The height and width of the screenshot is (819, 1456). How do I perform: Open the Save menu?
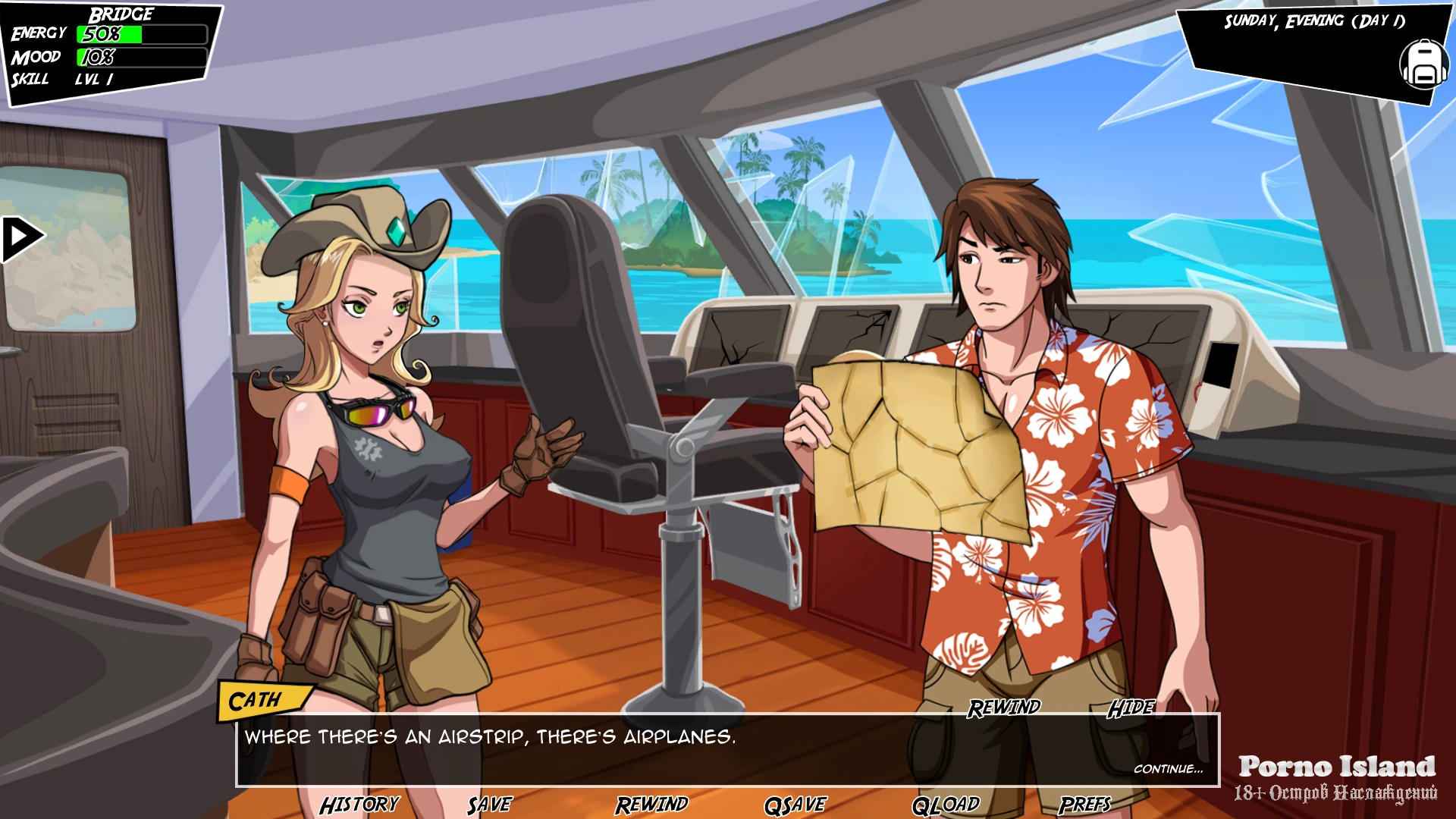[489, 805]
